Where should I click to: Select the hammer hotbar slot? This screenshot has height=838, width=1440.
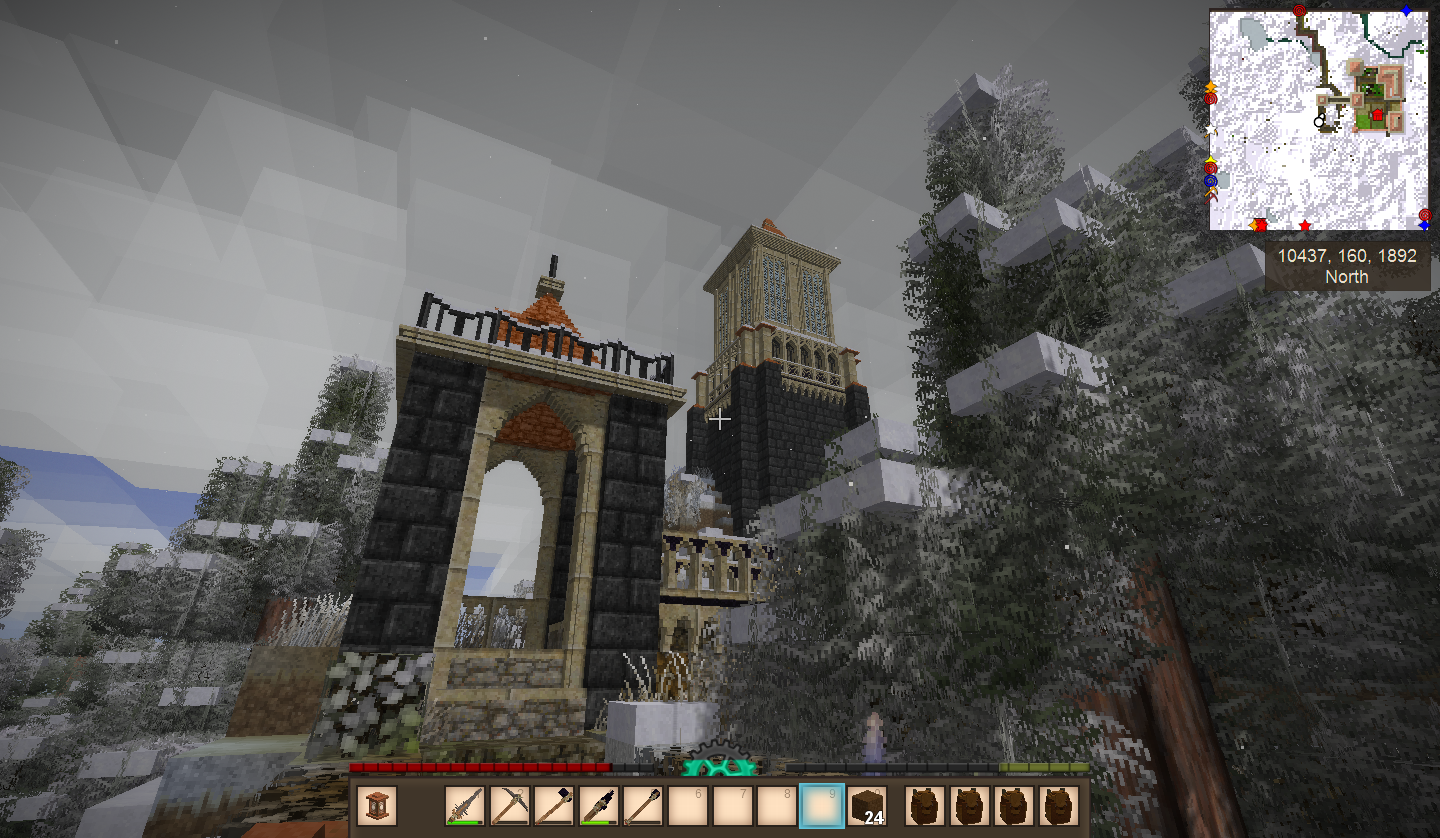point(553,807)
